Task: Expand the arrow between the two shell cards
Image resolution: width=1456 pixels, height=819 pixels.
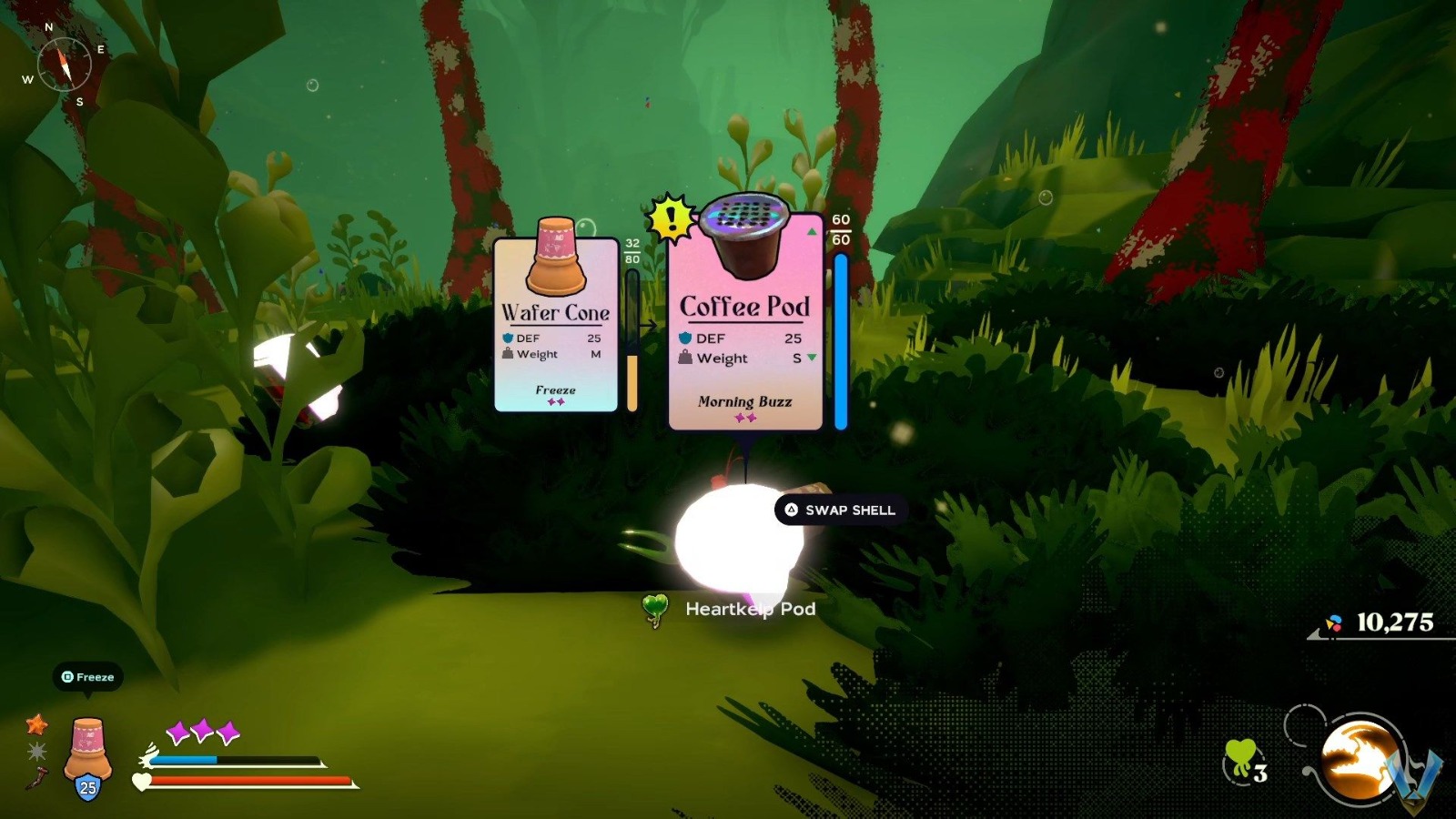Action: 650,323
